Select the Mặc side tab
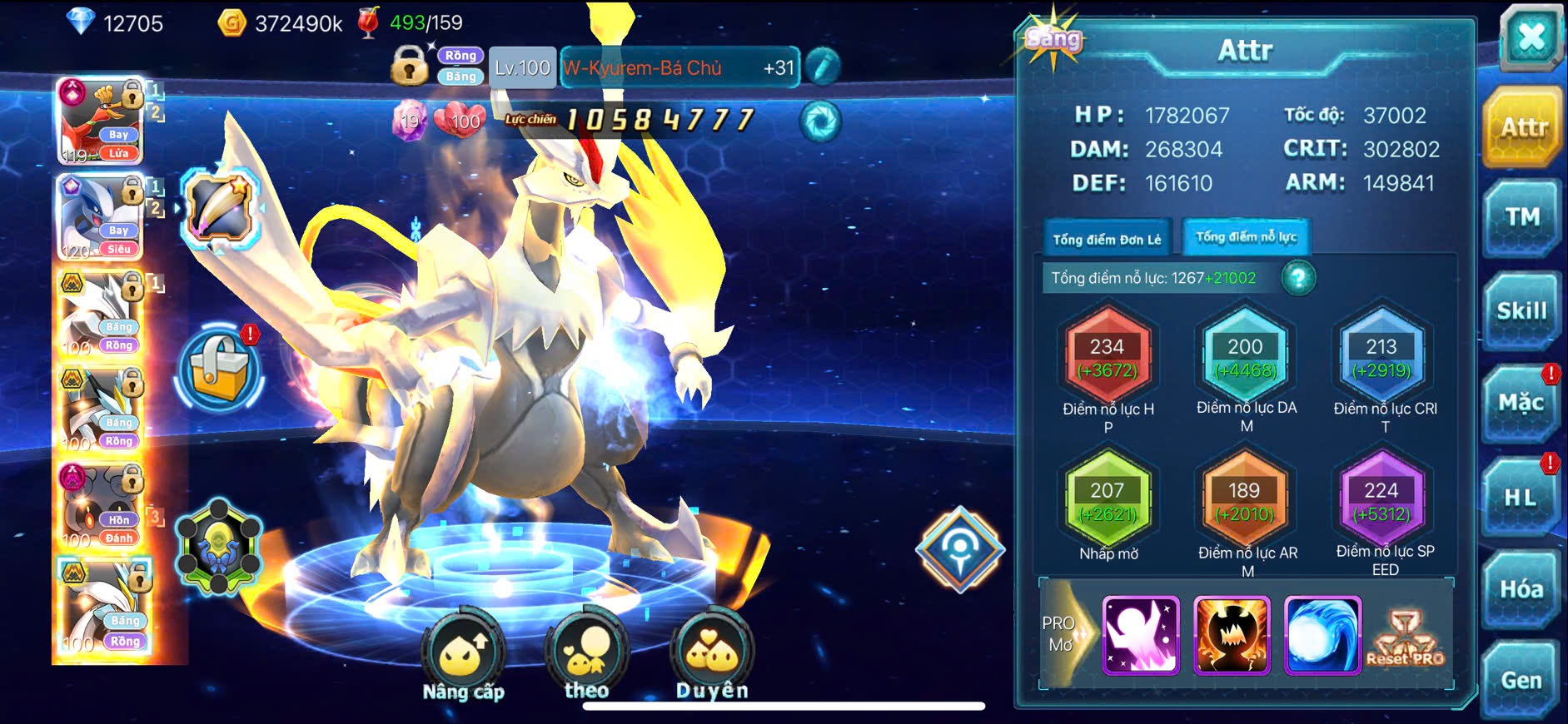The image size is (1568, 724). coord(1521,404)
